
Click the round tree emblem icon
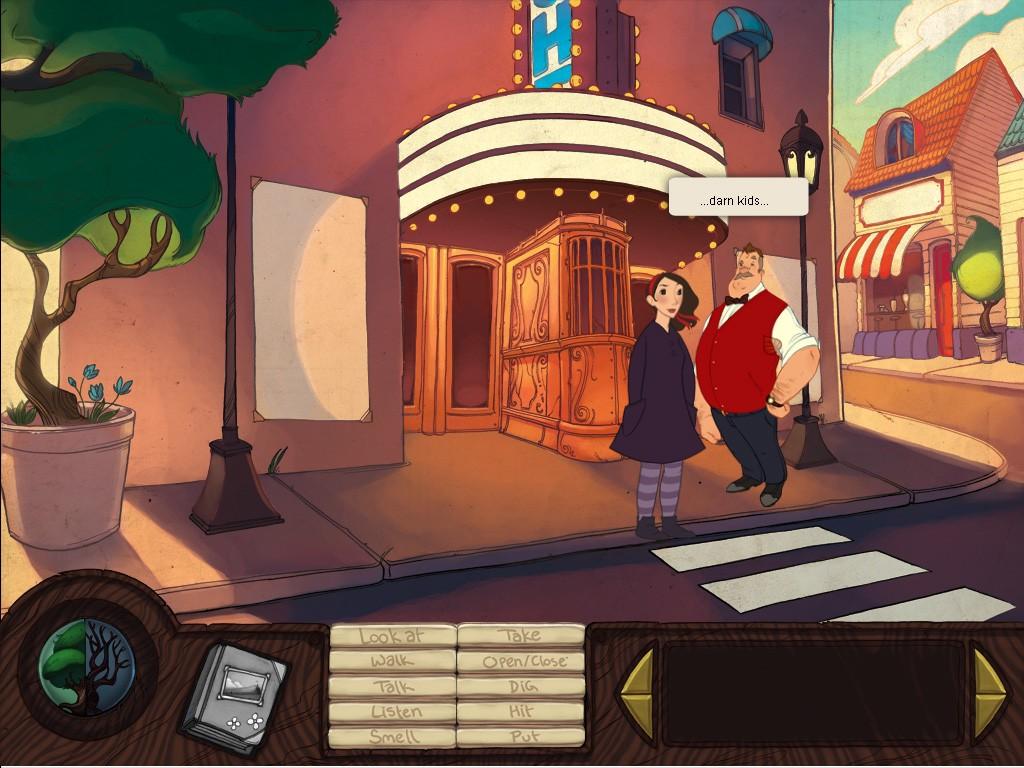pos(86,668)
